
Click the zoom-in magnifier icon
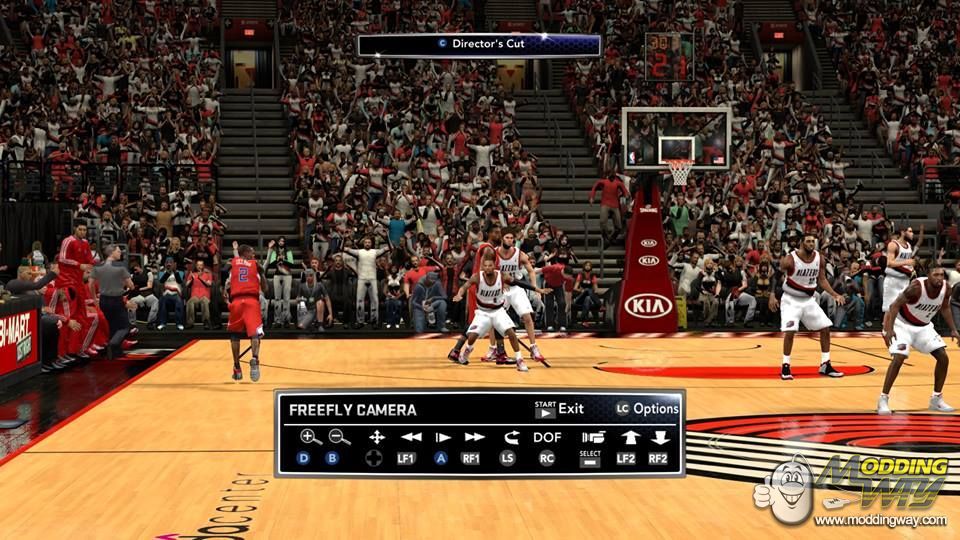[310, 437]
